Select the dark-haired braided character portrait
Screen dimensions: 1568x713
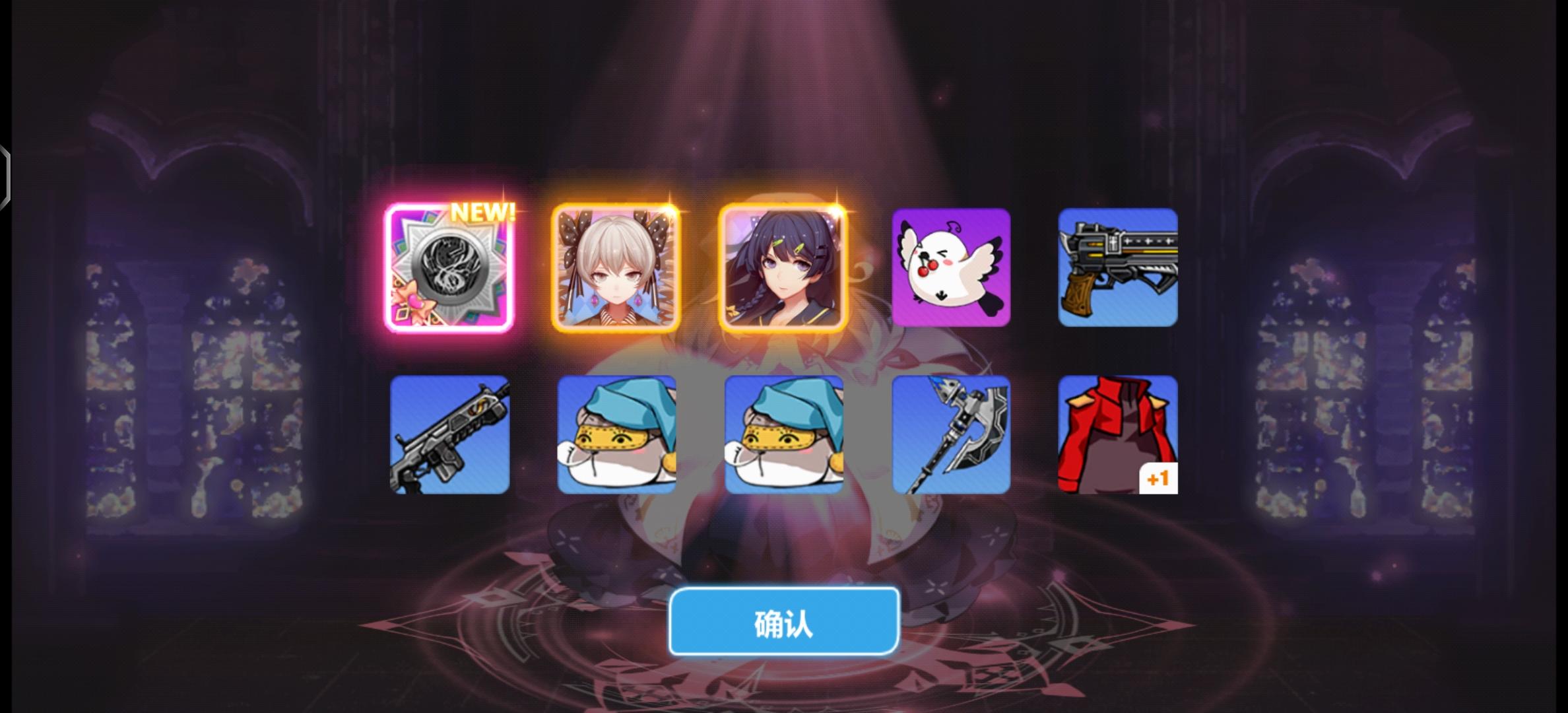(784, 269)
